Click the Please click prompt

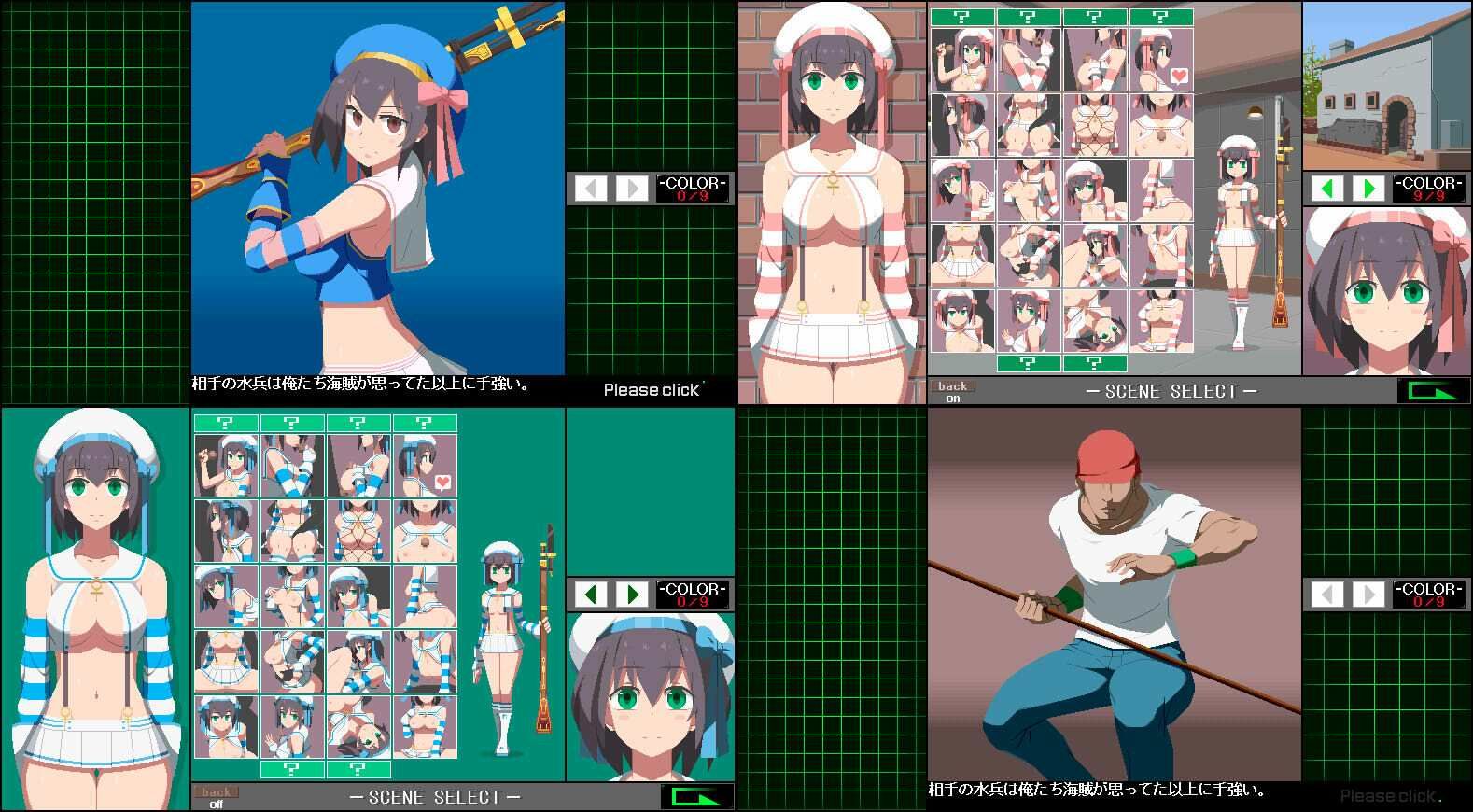[652, 389]
